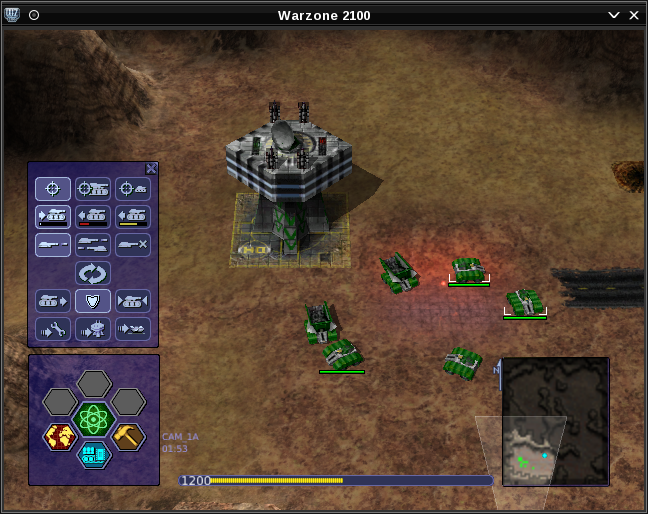Choose the crosshair with small tank order

coord(133,189)
